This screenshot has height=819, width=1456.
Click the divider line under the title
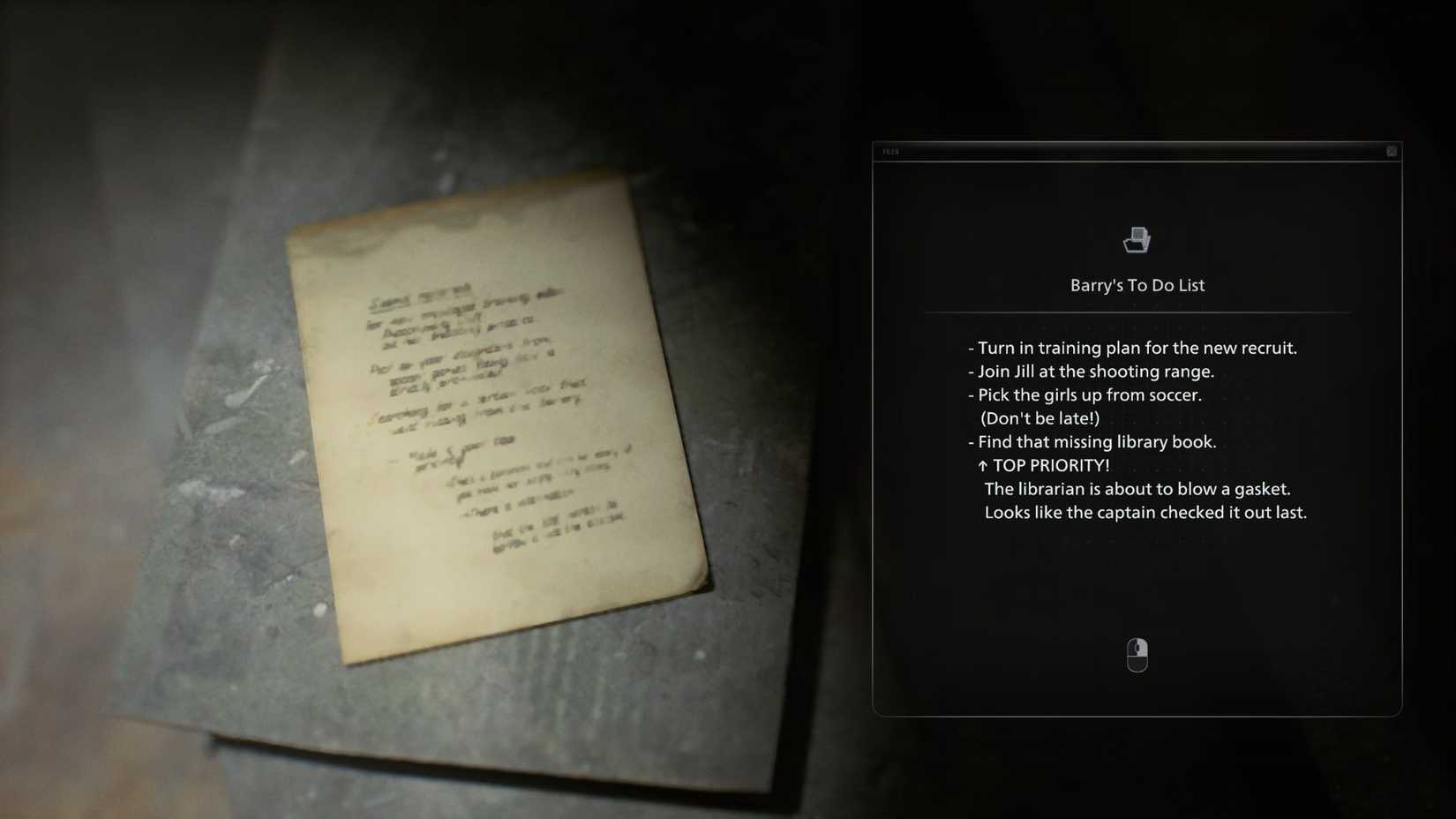(1137, 311)
